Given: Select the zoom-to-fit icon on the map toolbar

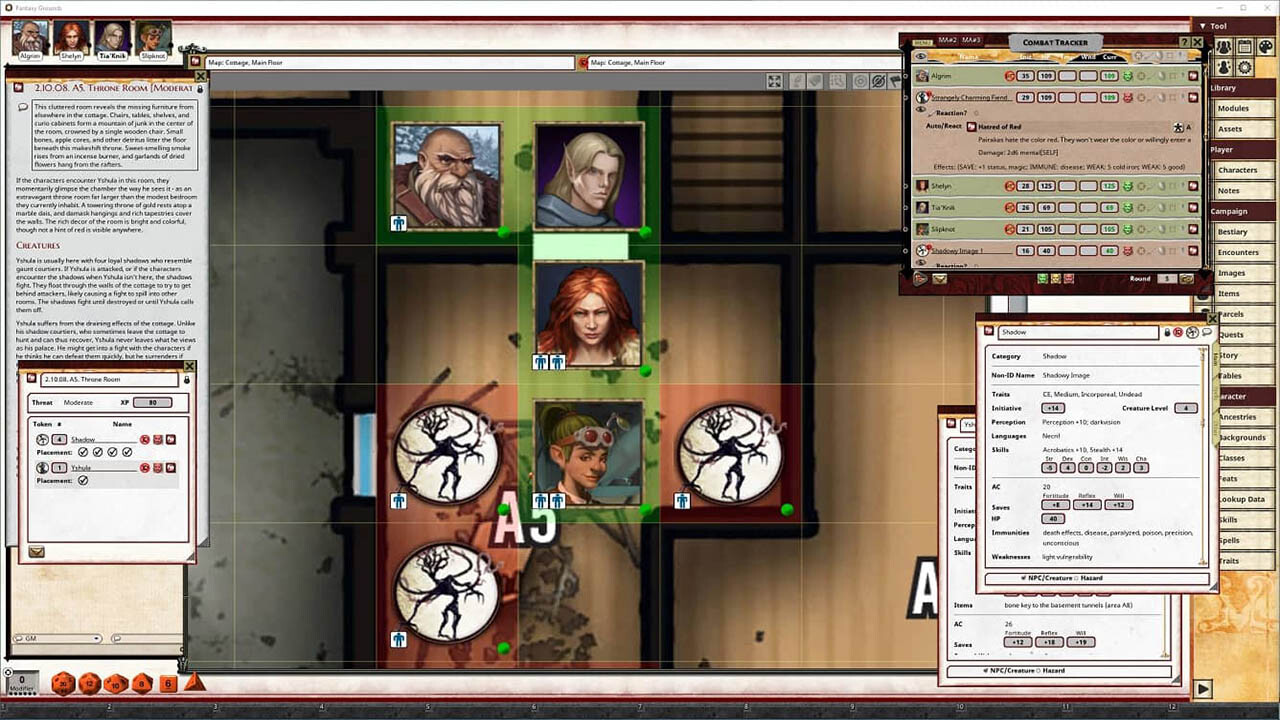Looking at the screenshot, I should [774, 82].
